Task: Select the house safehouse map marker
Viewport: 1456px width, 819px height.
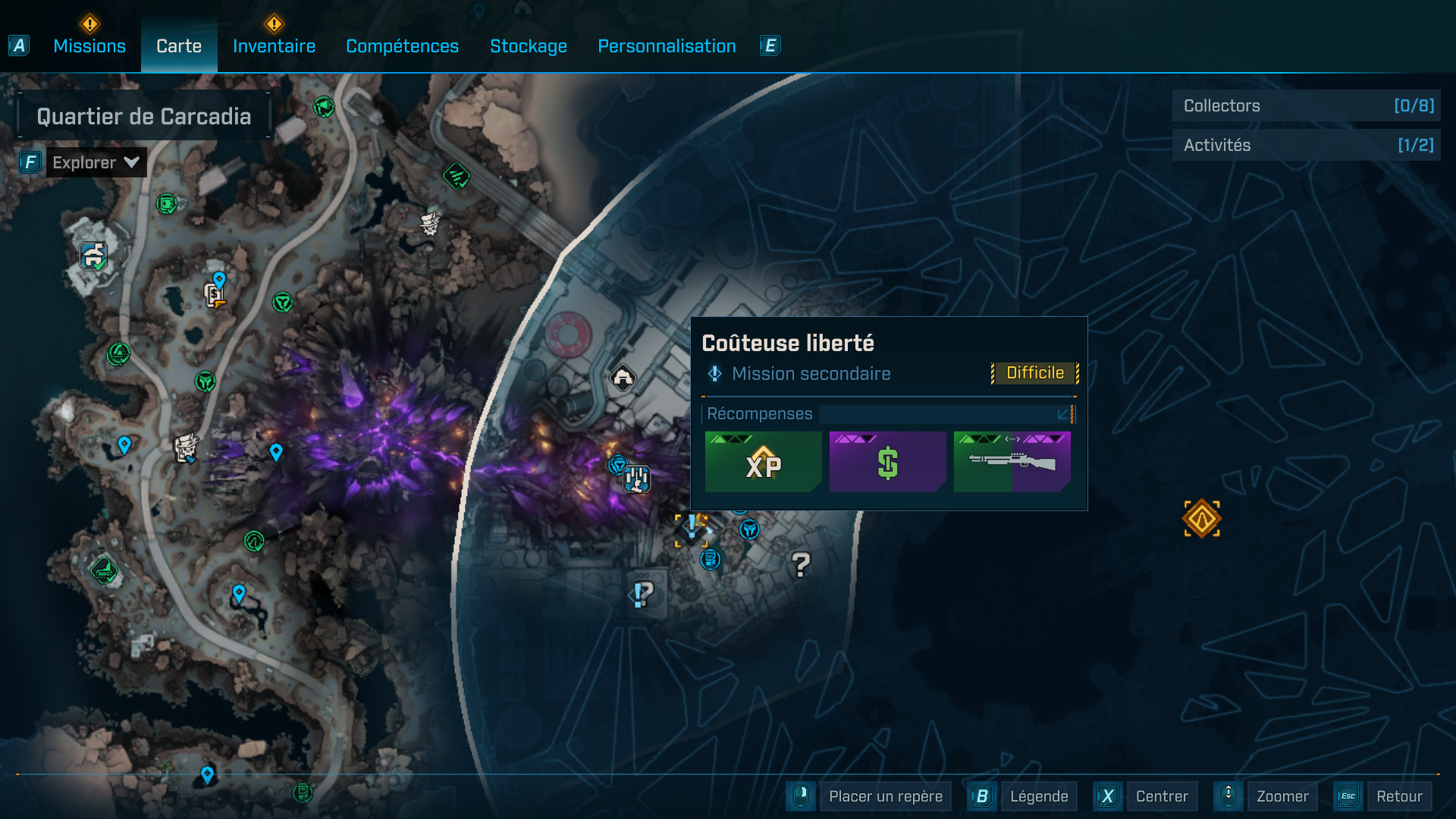Action: tap(623, 377)
